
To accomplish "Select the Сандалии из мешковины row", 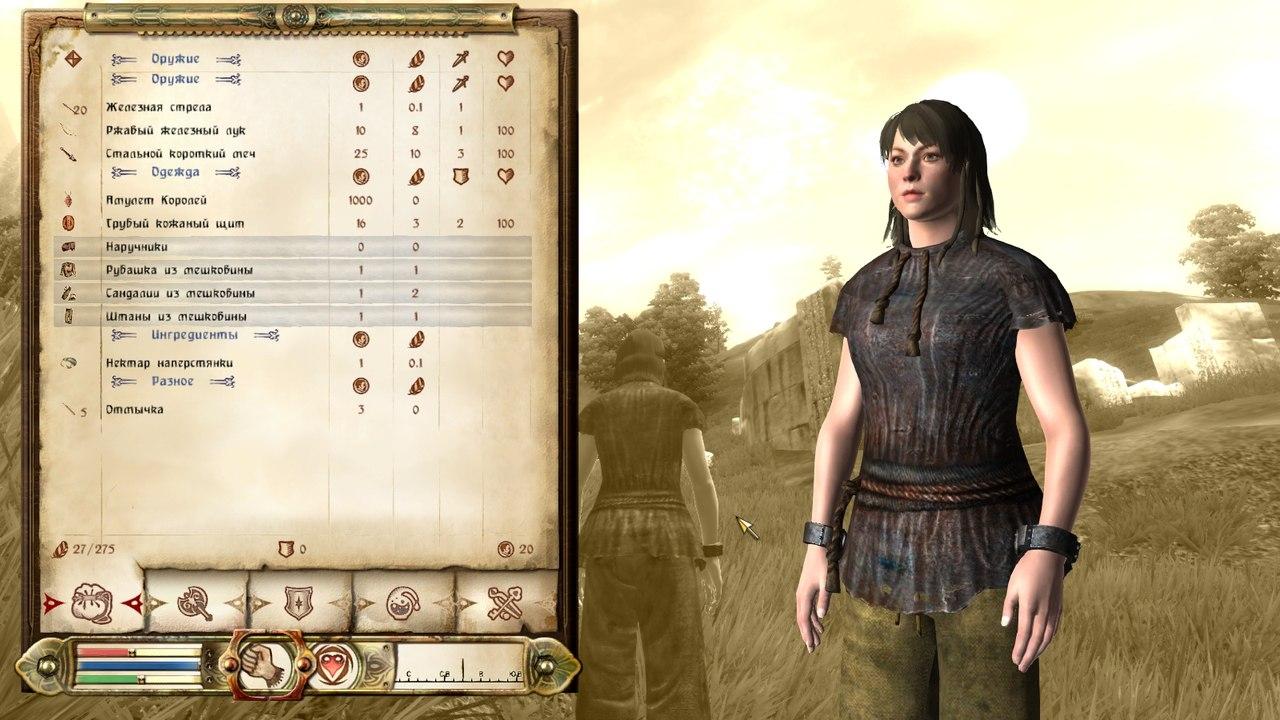I will [x=180, y=294].
